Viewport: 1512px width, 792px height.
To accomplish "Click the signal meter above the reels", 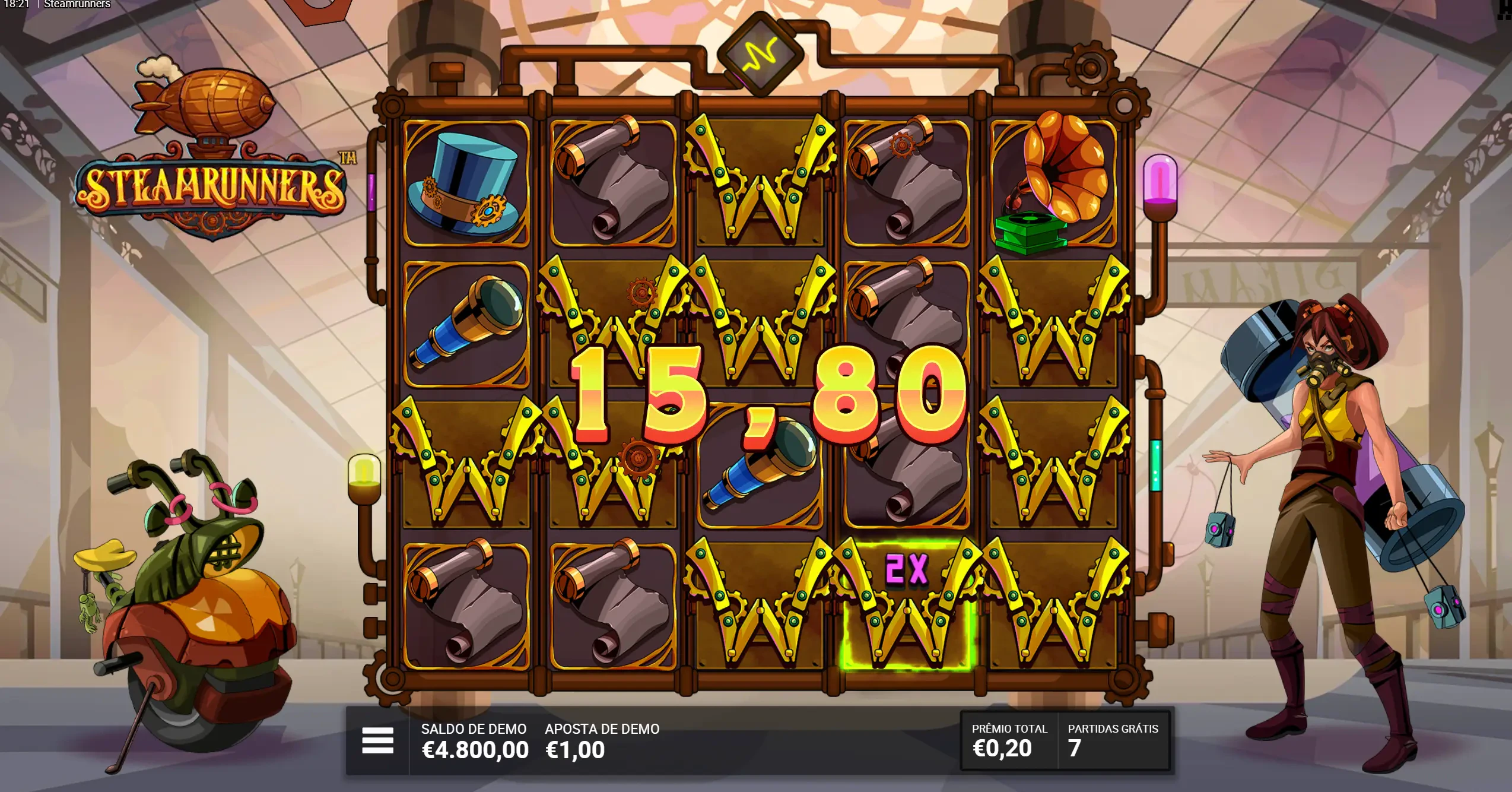I will point(761,53).
